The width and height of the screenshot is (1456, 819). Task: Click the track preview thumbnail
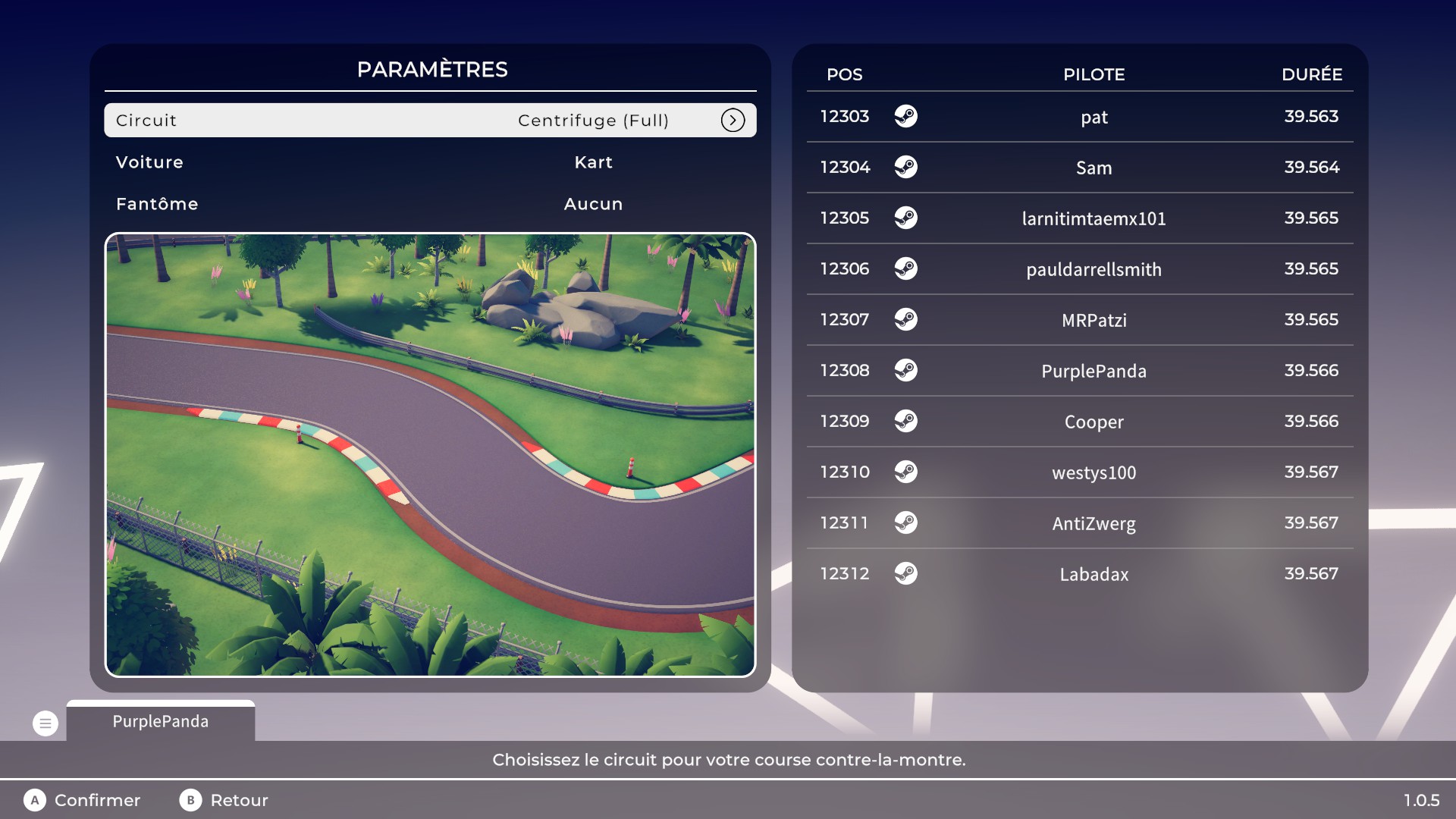coord(430,454)
